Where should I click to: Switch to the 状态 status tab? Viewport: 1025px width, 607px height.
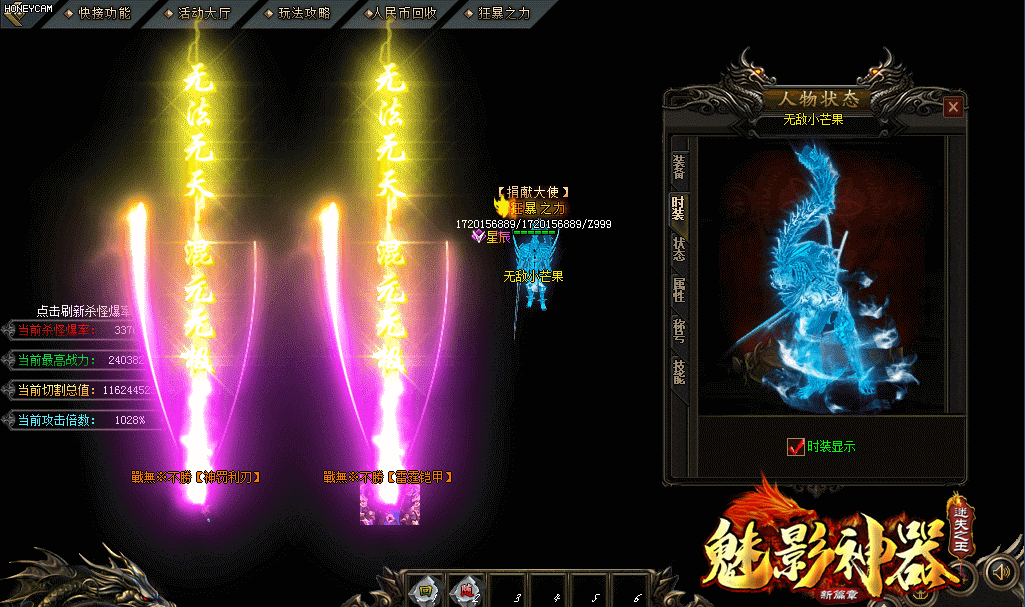coord(679,249)
